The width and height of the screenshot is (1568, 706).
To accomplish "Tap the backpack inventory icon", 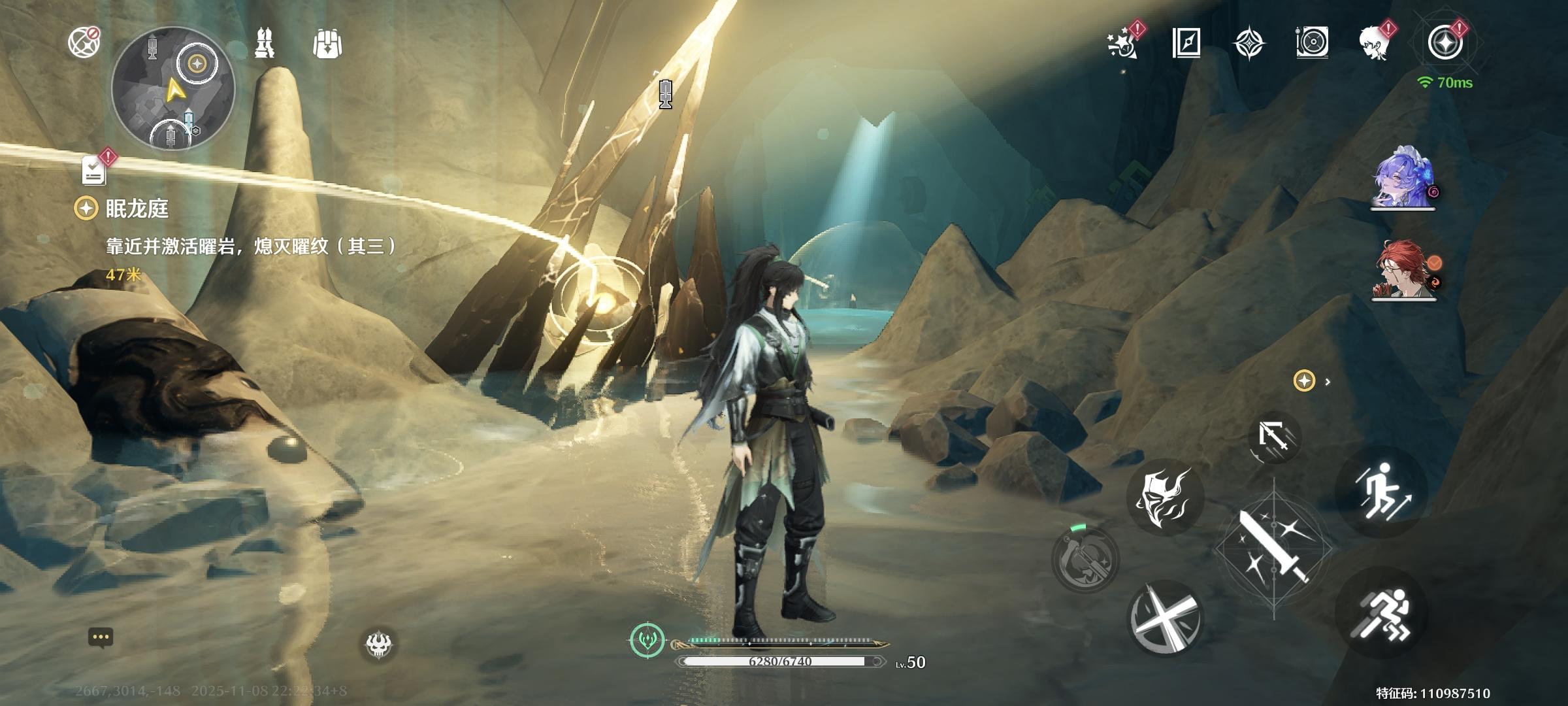I will [x=327, y=44].
